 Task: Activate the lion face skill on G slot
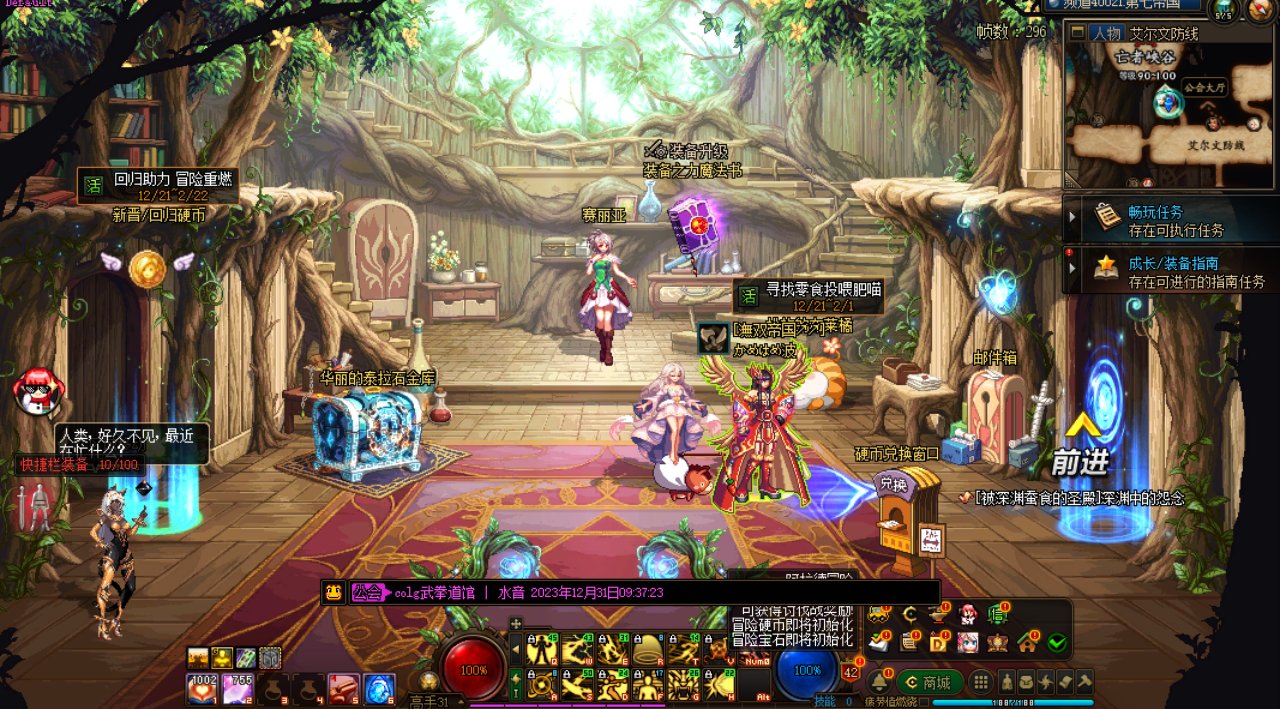point(684,684)
